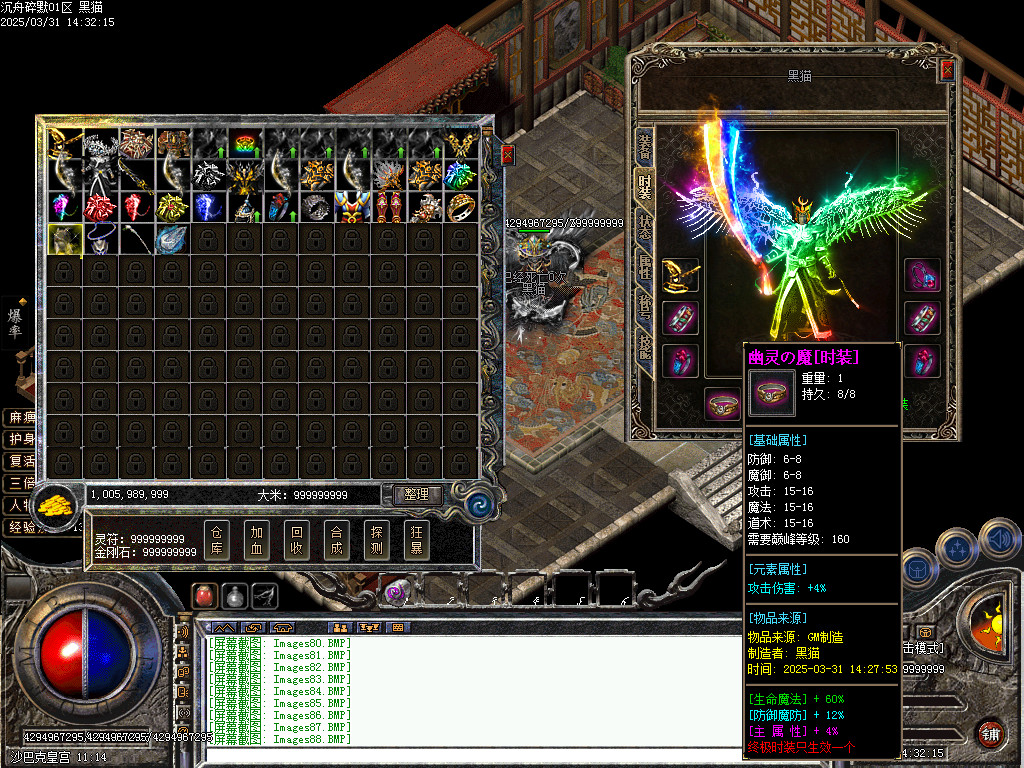Click the 加血 heal button
This screenshot has width=1024, height=768.
pyautogui.click(x=257, y=540)
